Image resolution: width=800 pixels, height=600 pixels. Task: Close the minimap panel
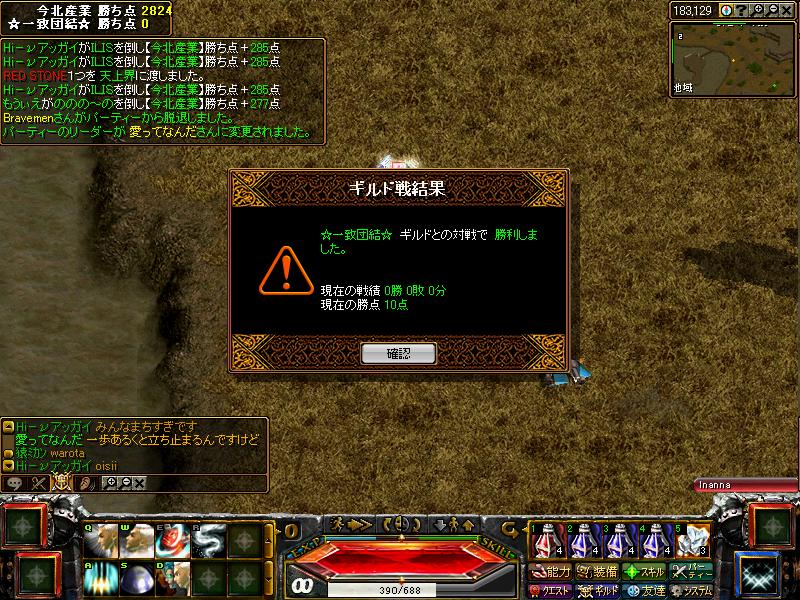pos(787,10)
